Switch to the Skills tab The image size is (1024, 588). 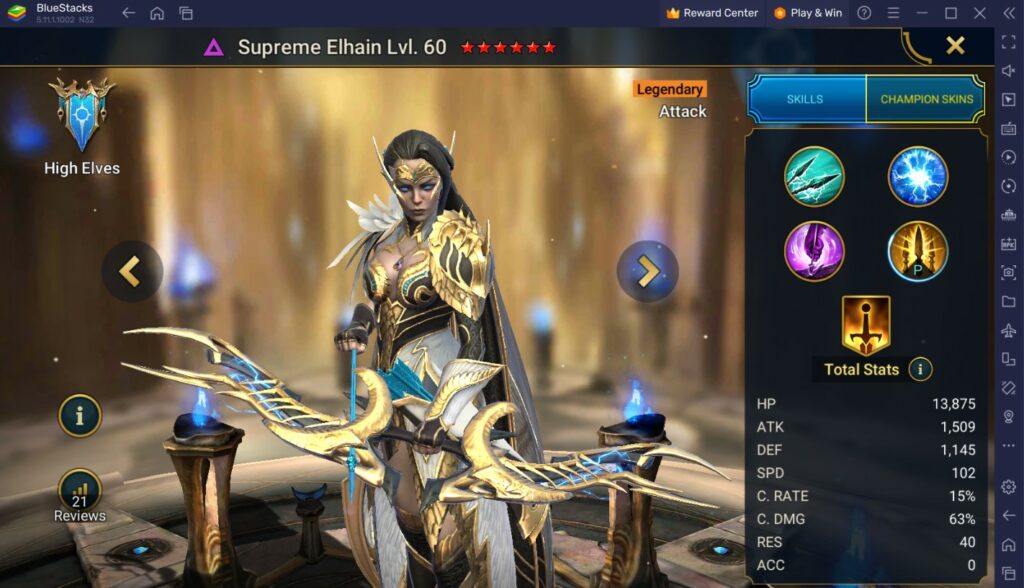pos(805,99)
